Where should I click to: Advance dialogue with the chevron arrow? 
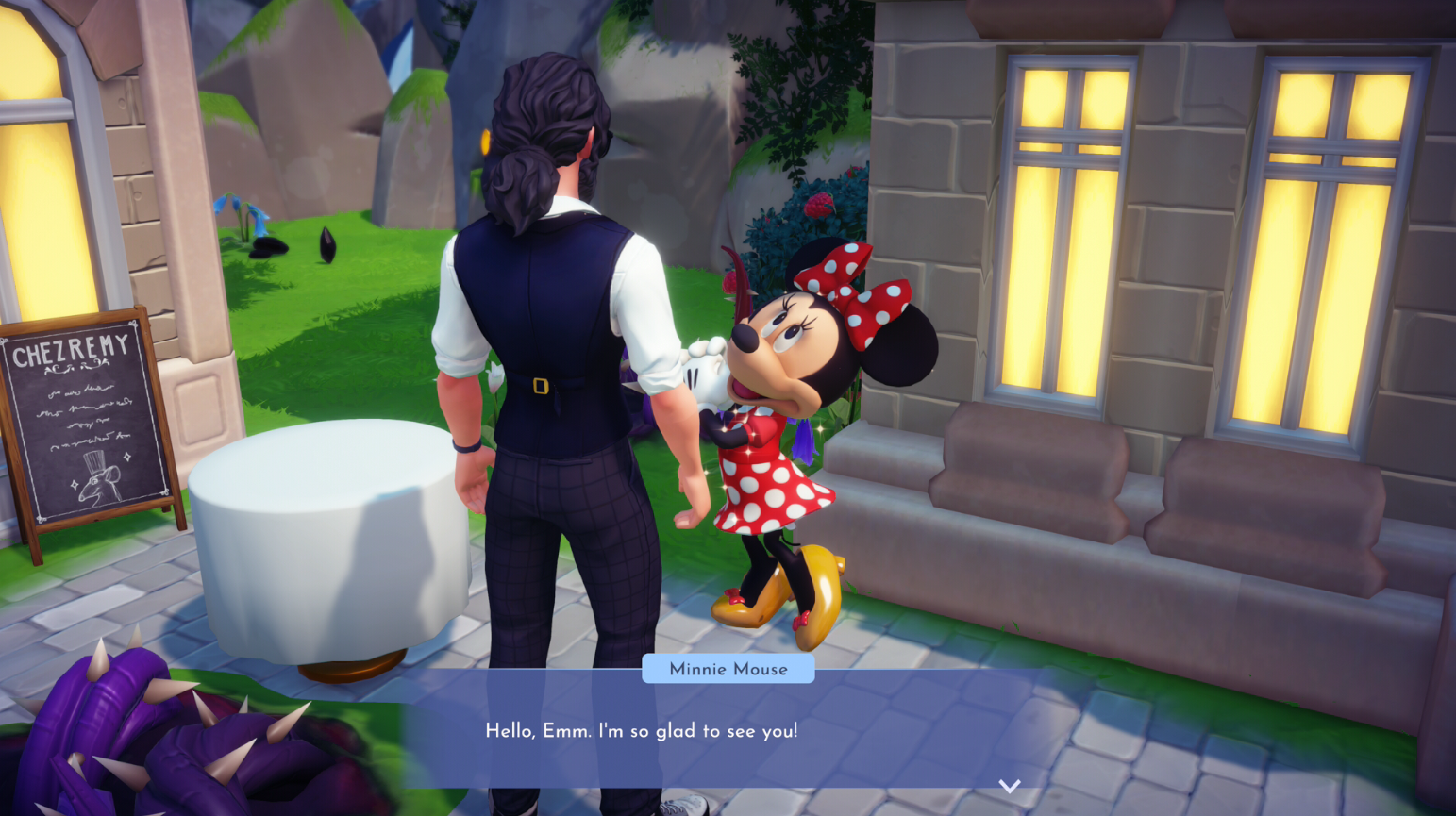[x=1010, y=785]
